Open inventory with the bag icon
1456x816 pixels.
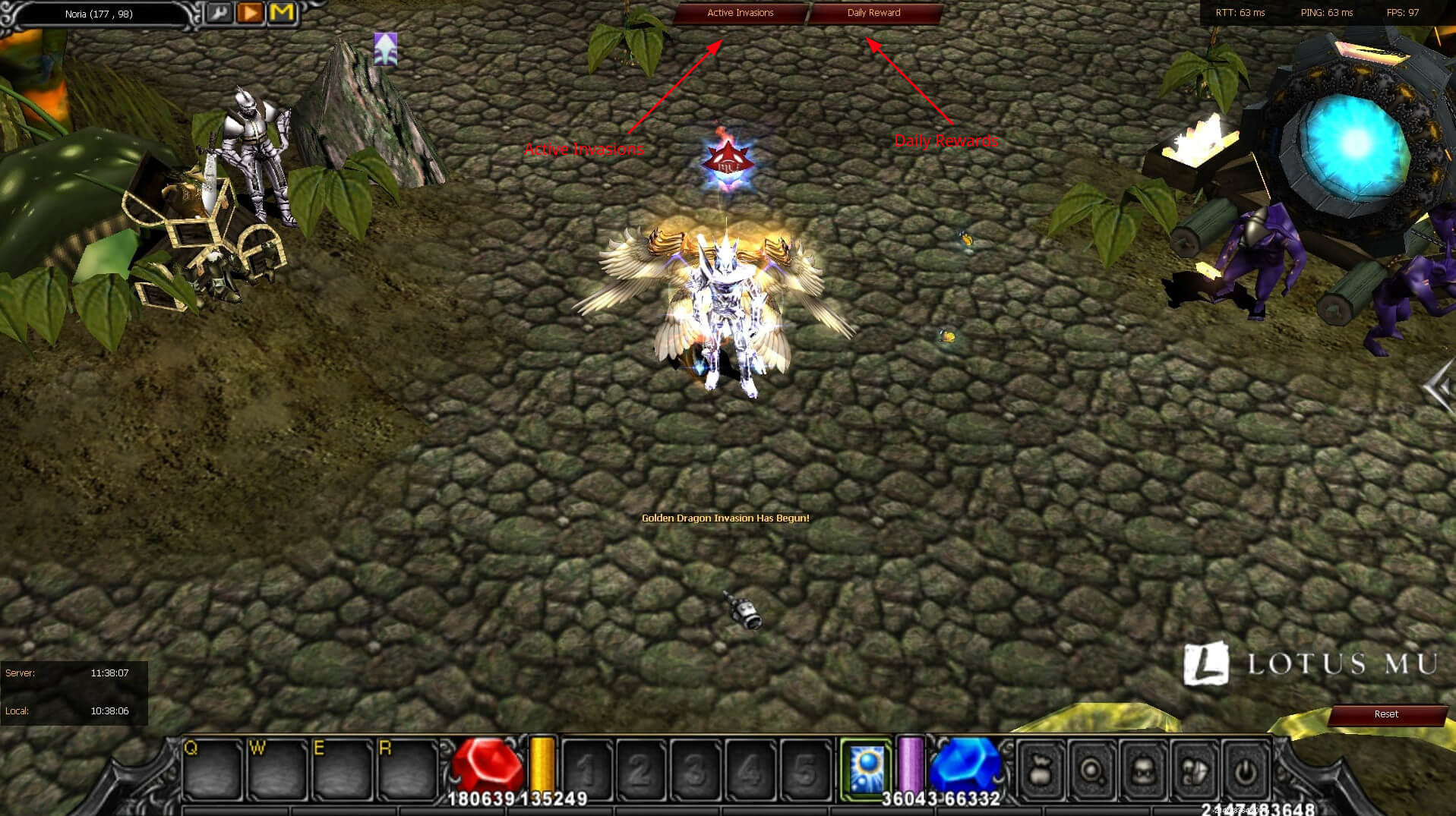point(1040,771)
